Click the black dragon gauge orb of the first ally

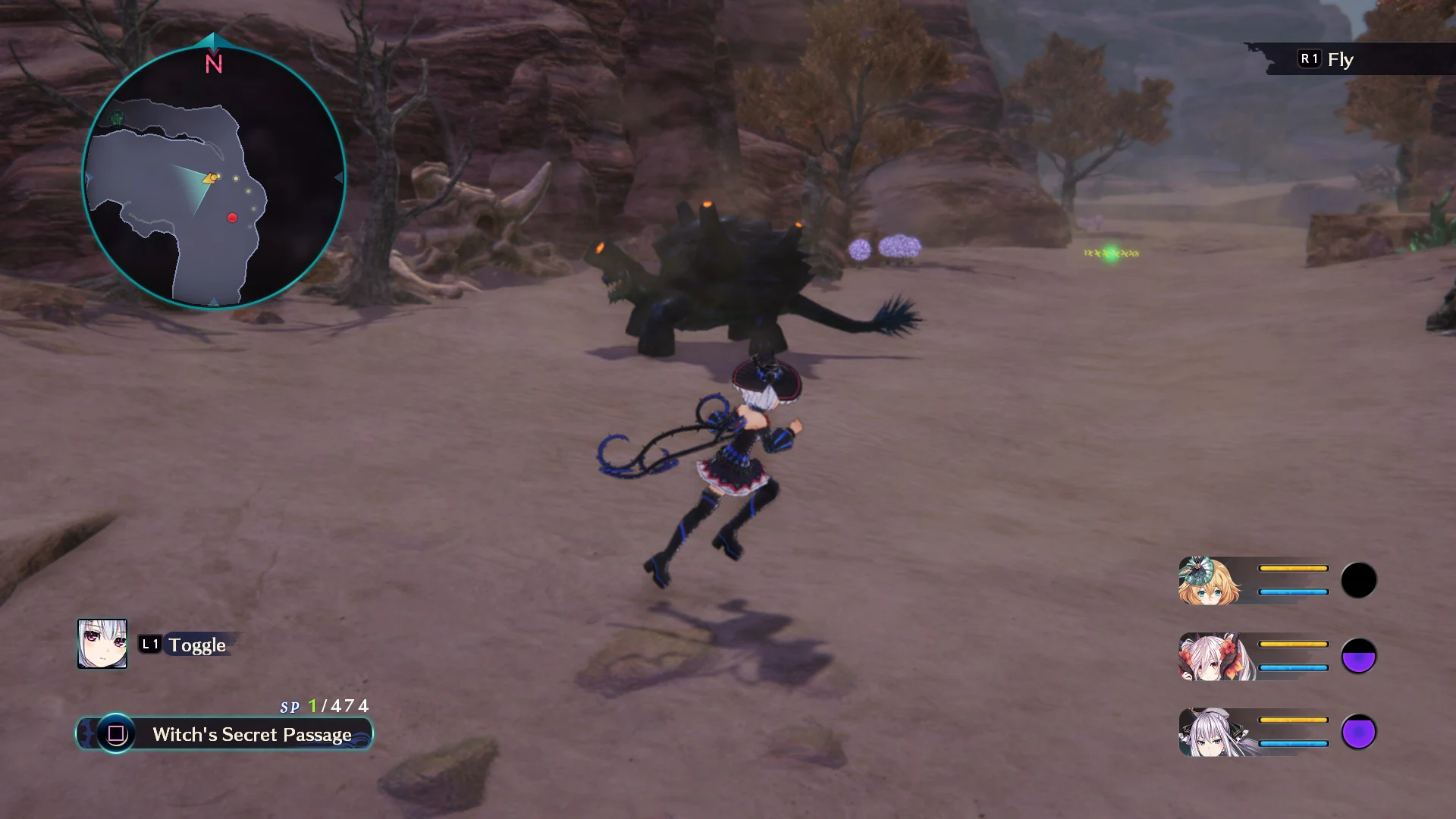coord(1360,580)
